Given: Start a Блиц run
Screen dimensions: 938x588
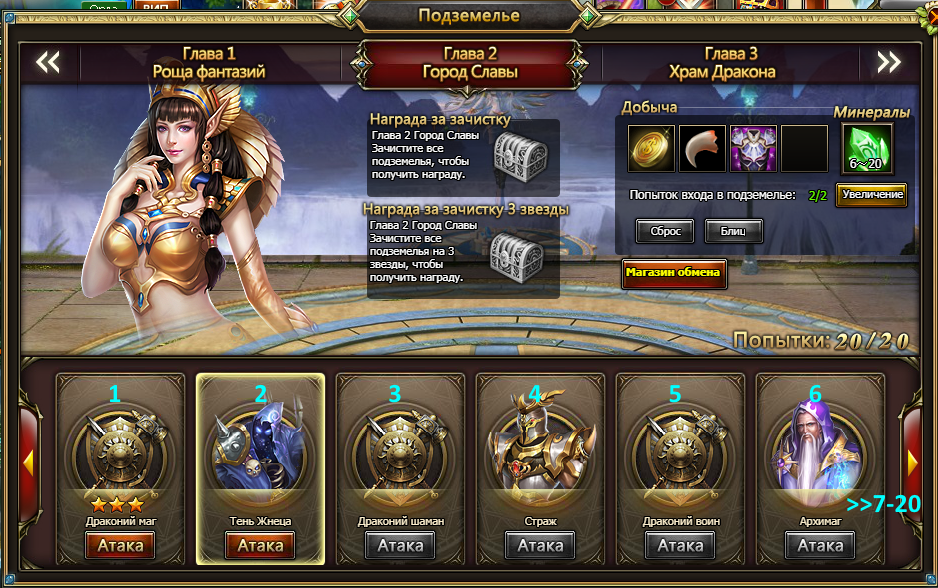Looking at the screenshot, I should tap(734, 231).
